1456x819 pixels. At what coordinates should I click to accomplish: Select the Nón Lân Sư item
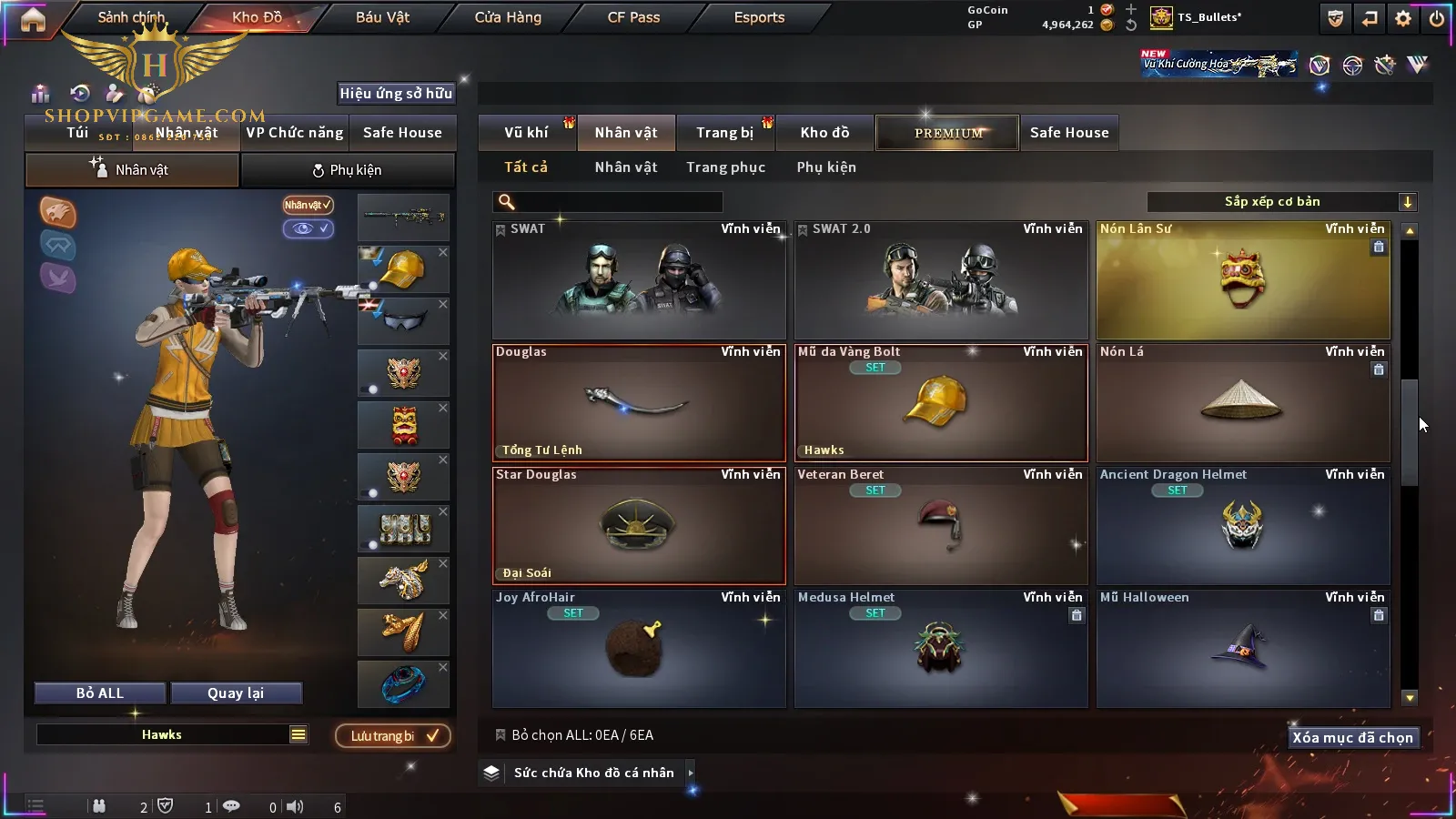pos(1242,280)
